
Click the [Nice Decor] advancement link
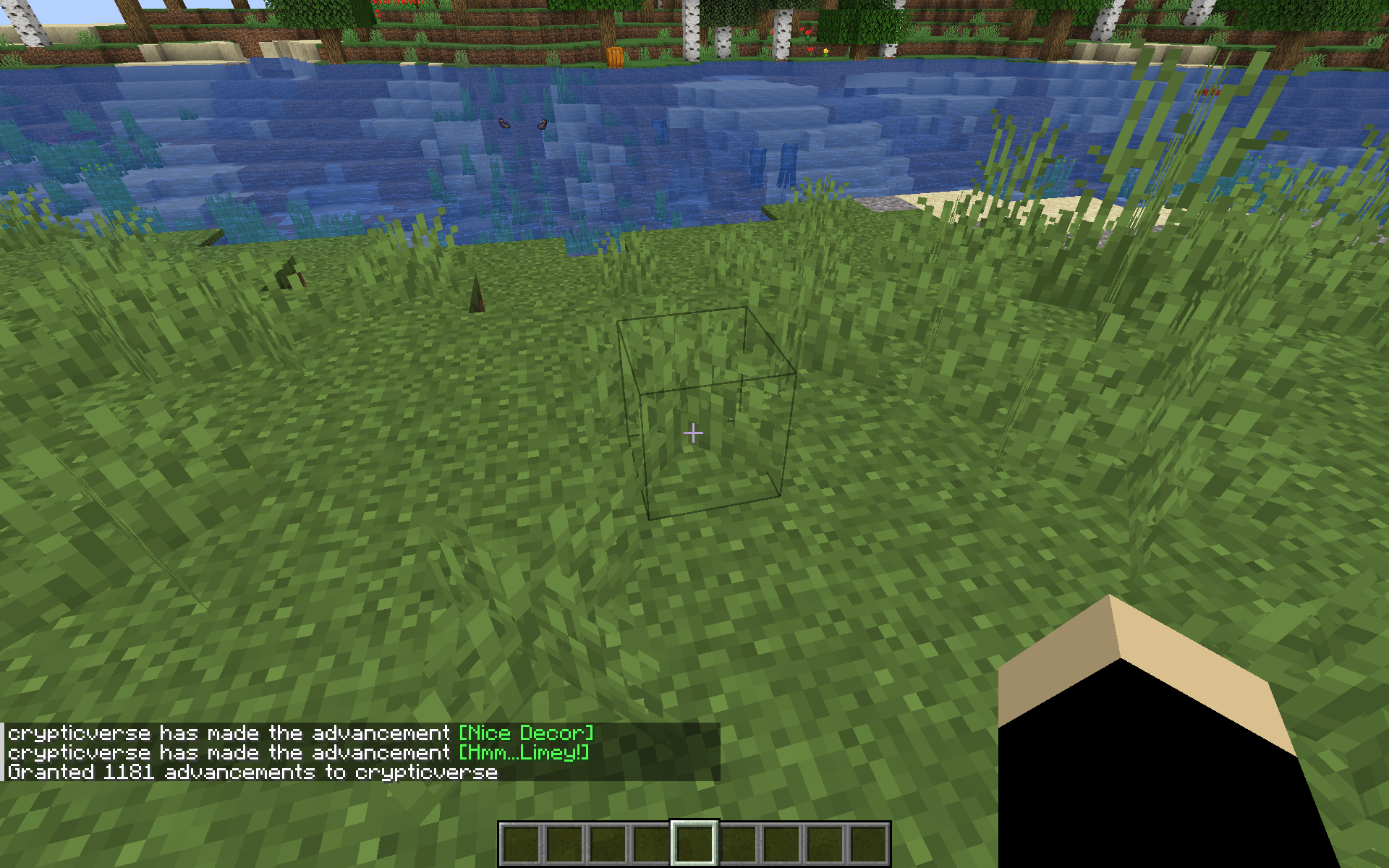[x=526, y=732]
